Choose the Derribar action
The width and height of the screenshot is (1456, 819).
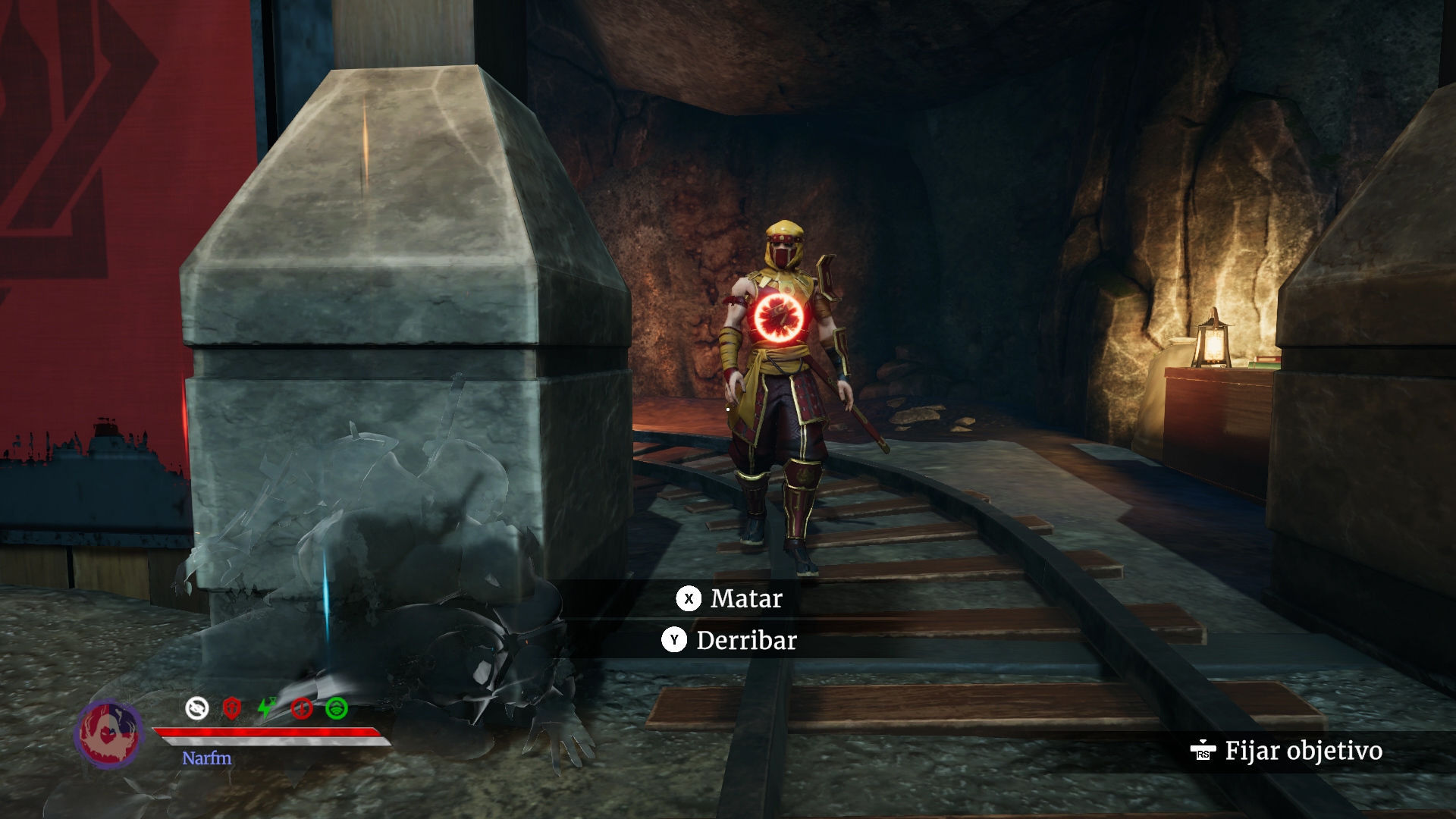(x=730, y=641)
